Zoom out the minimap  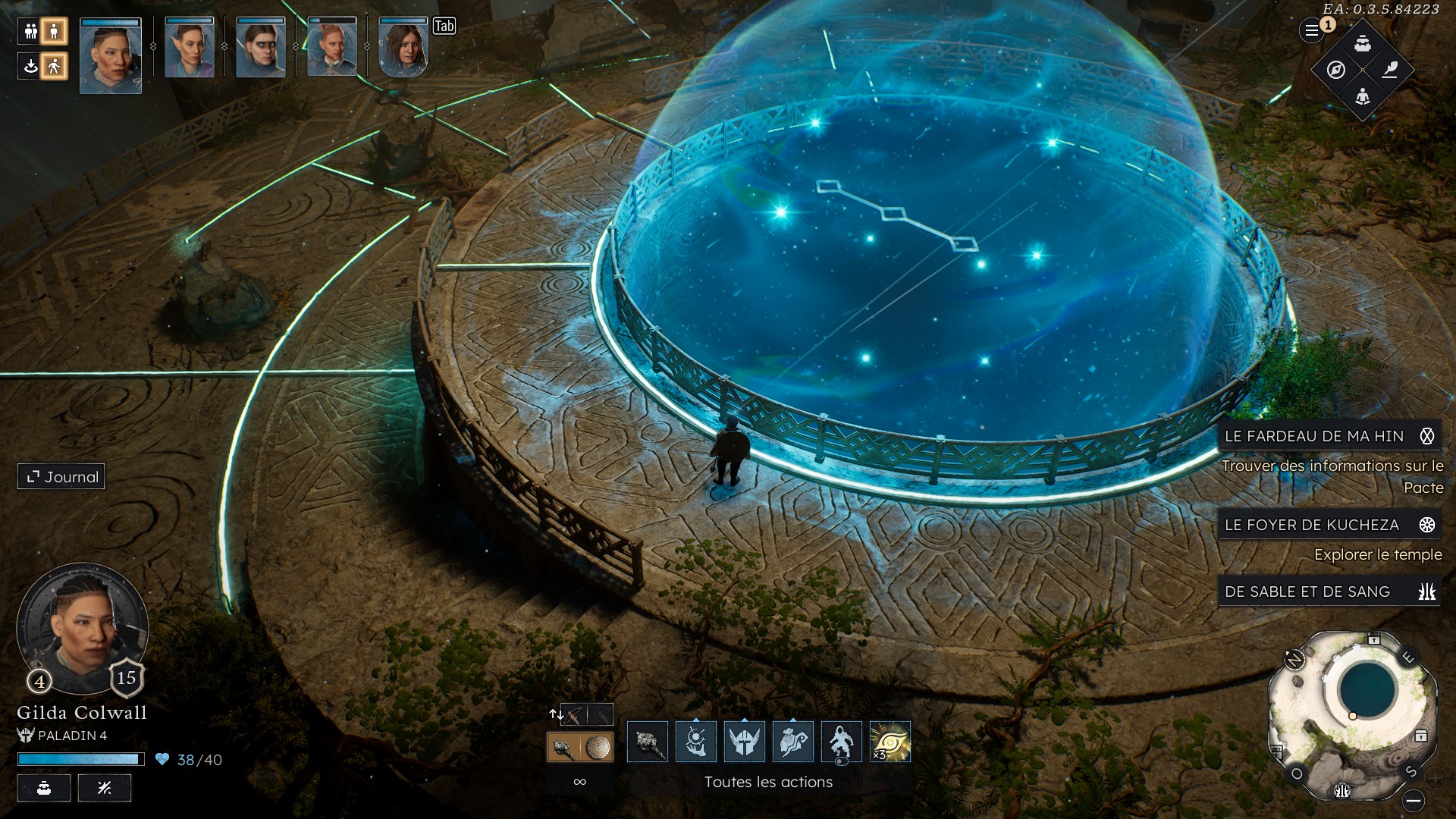coord(1414,800)
